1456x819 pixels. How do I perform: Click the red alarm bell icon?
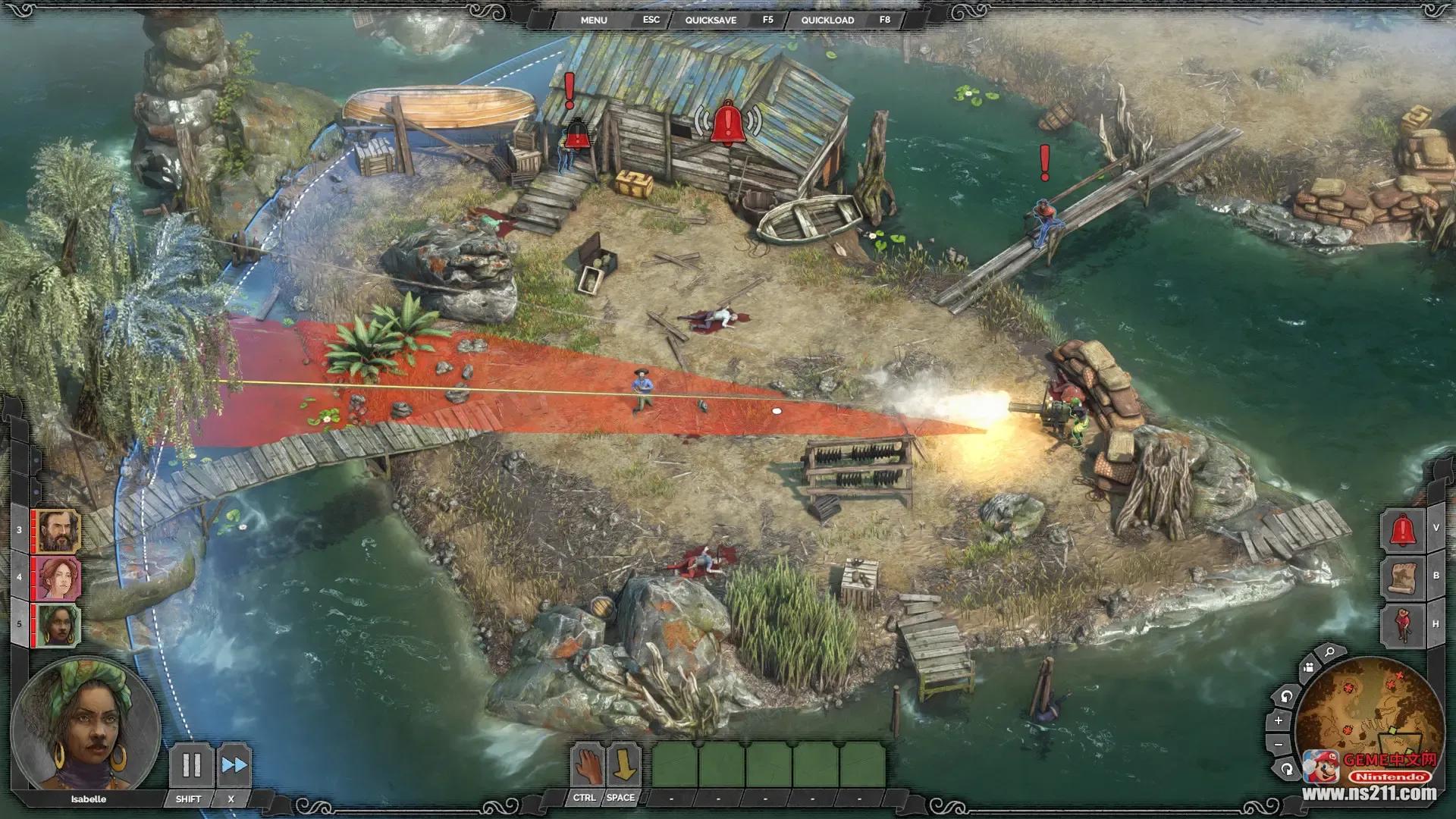(1402, 529)
